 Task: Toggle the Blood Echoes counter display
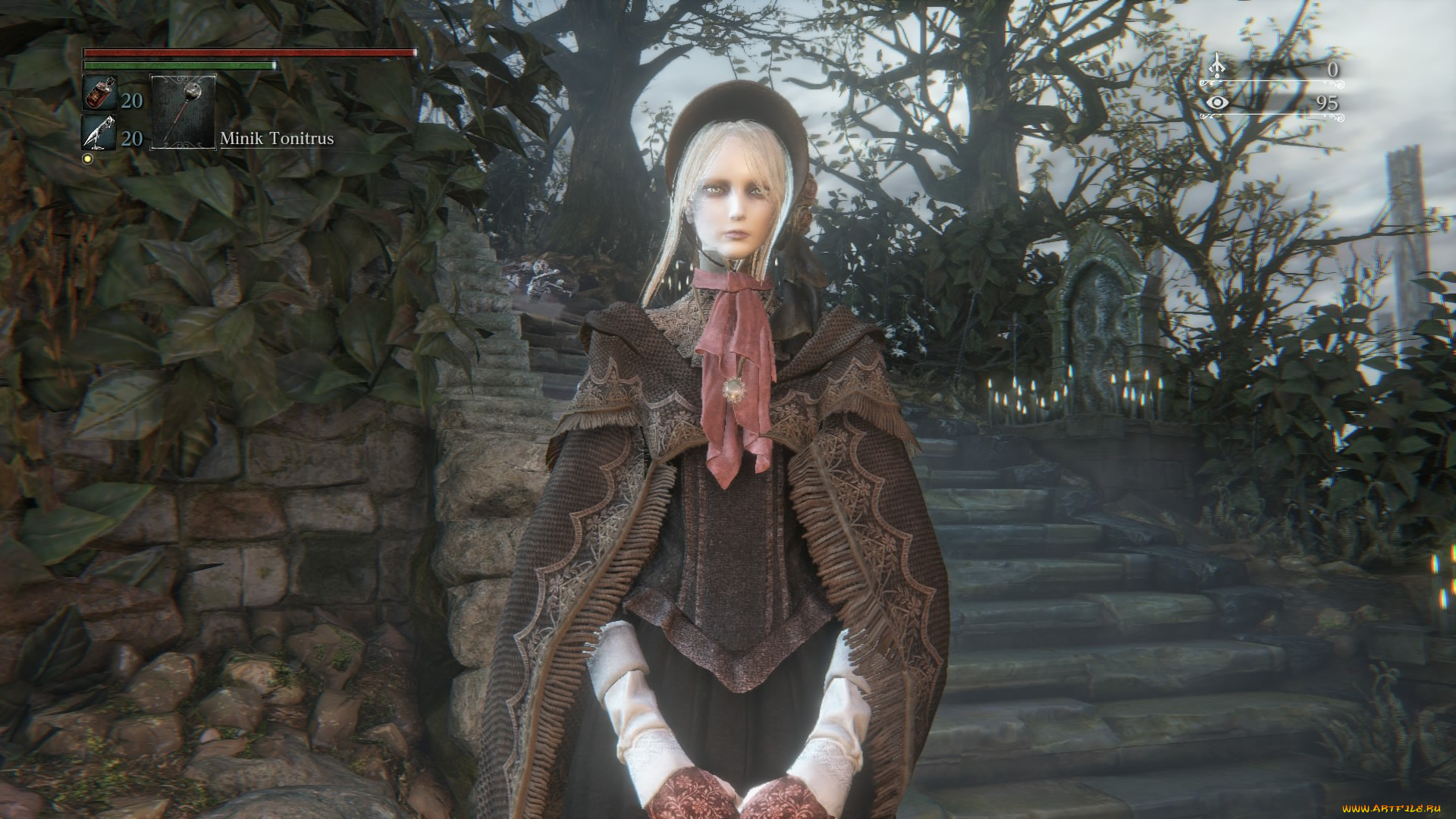(1332, 68)
